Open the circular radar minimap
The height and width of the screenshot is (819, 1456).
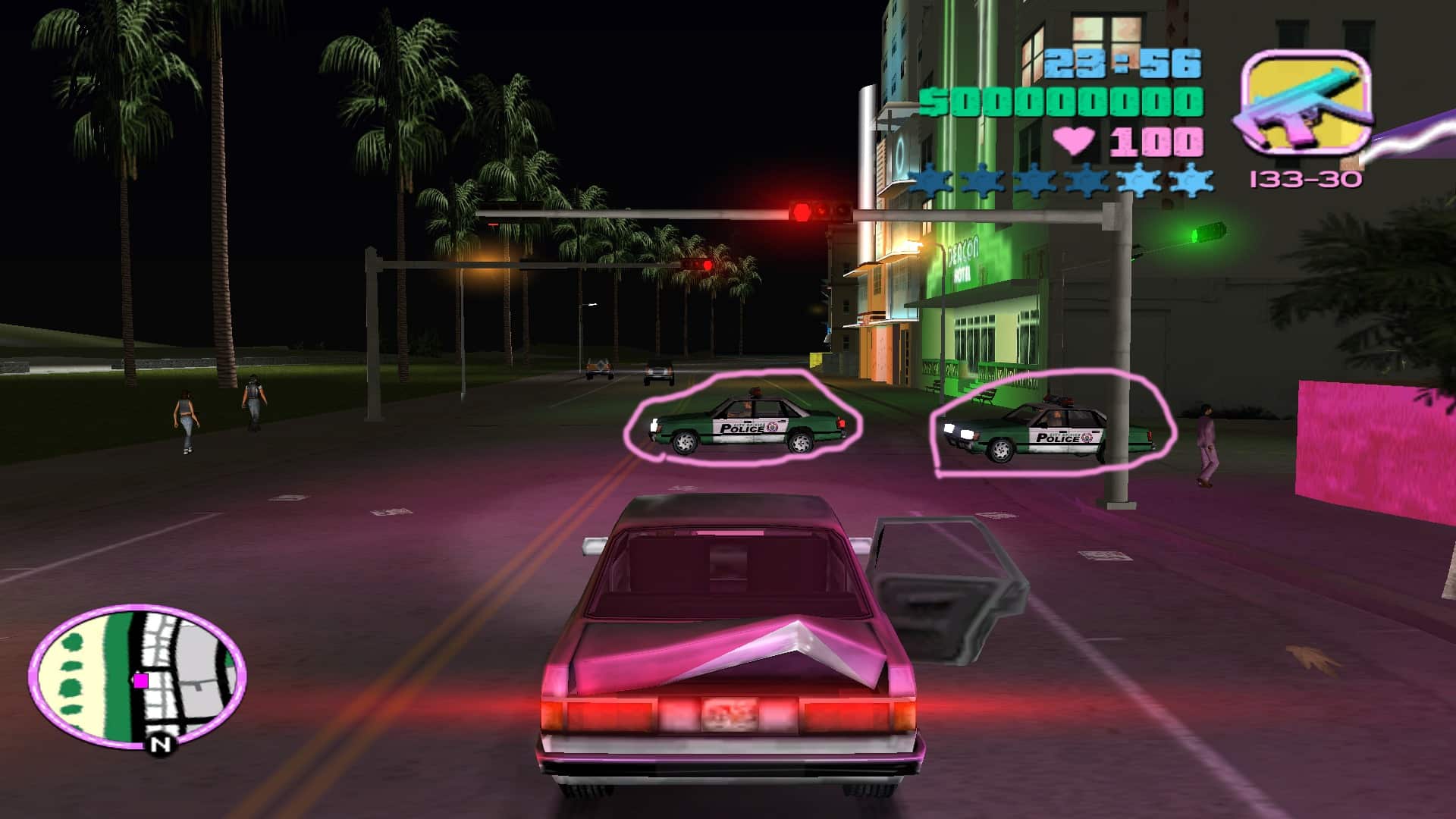point(137,674)
